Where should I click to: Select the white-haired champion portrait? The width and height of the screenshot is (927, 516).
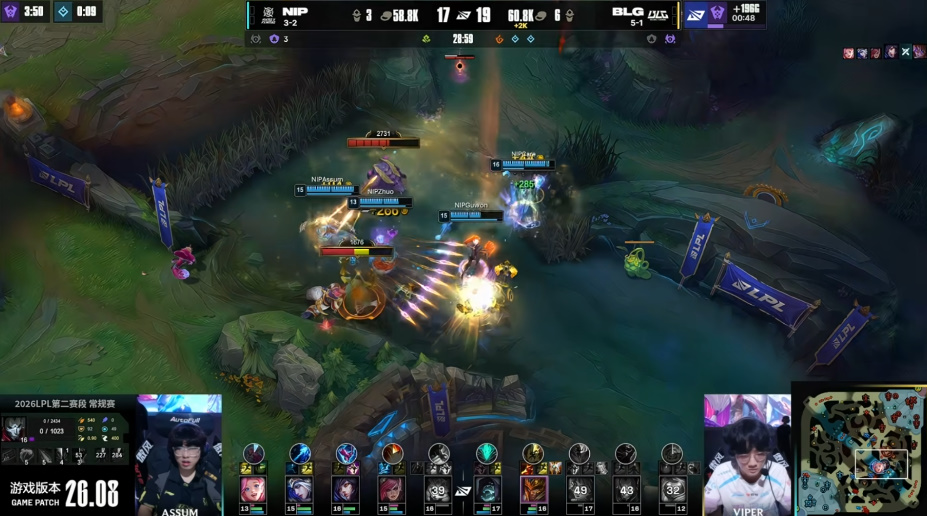pos(299,489)
